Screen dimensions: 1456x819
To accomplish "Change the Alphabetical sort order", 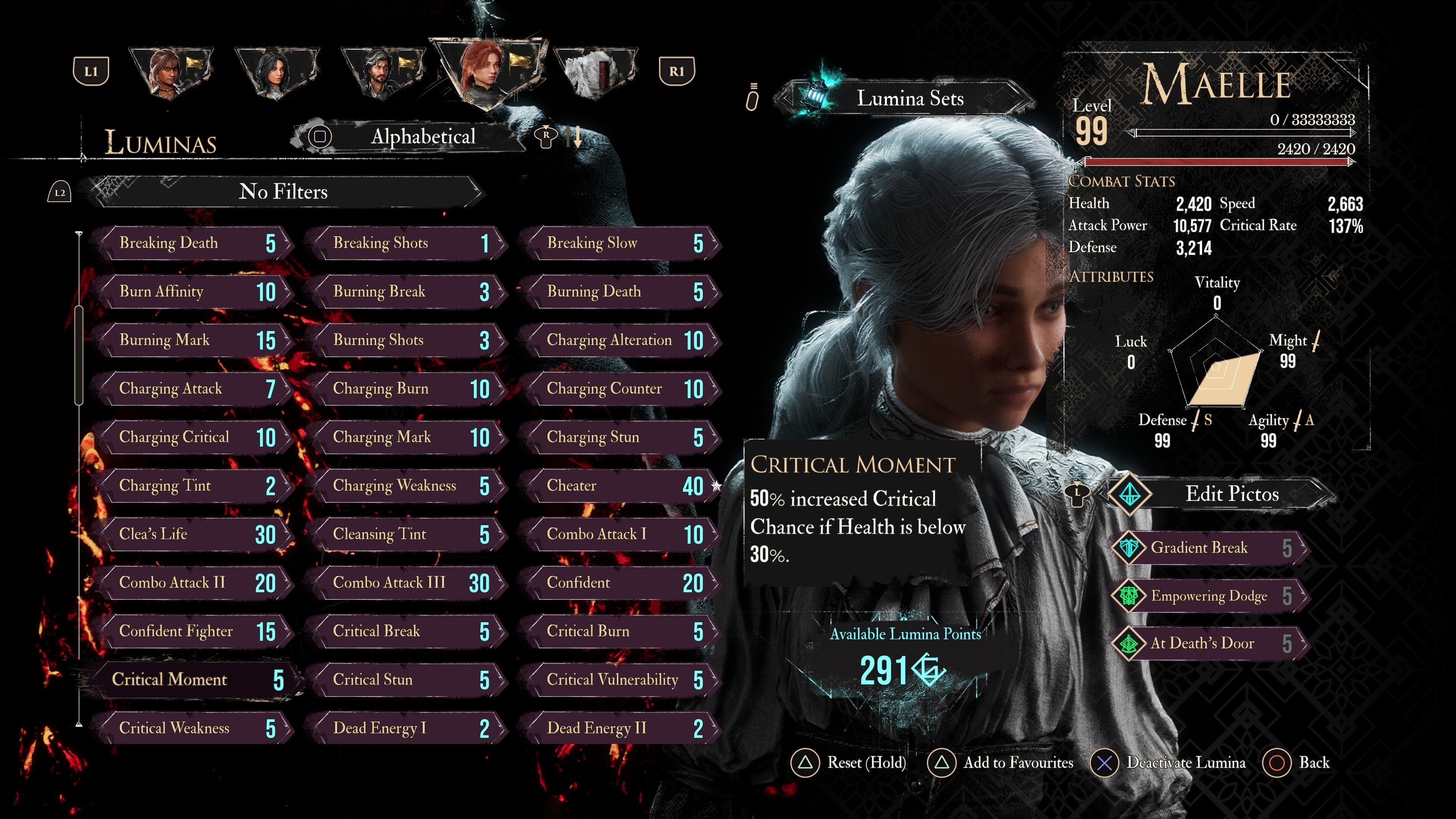I will [x=422, y=136].
